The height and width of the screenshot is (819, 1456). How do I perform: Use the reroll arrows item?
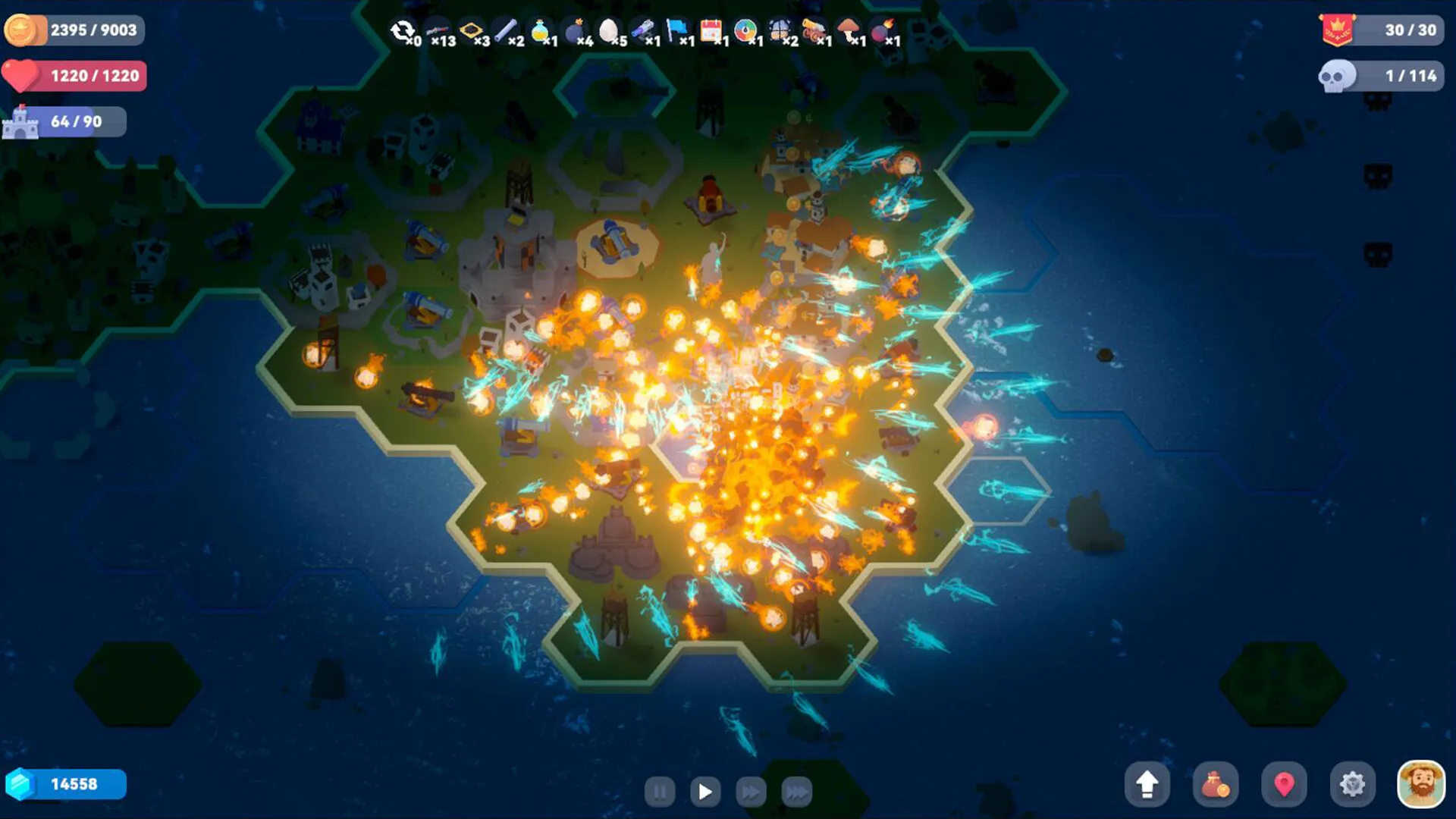pos(402,31)
